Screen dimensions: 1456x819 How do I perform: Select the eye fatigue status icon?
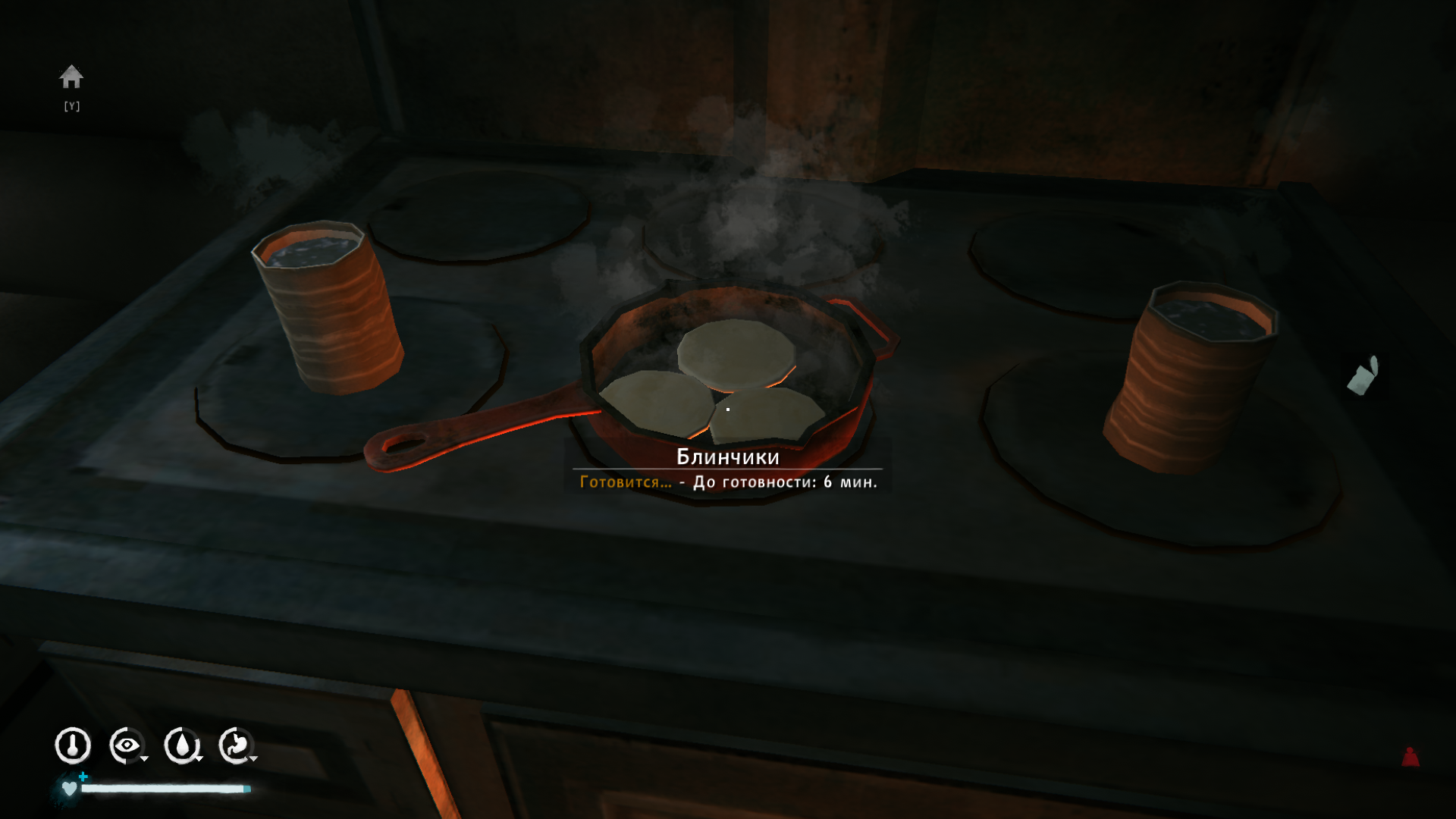coord(127,745)
